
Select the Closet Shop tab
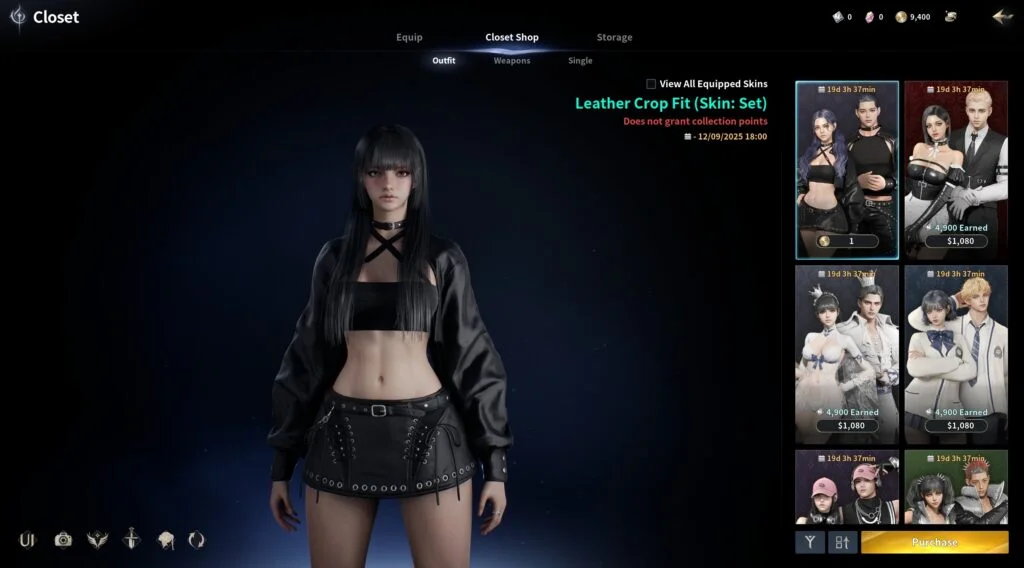[512, 38]
